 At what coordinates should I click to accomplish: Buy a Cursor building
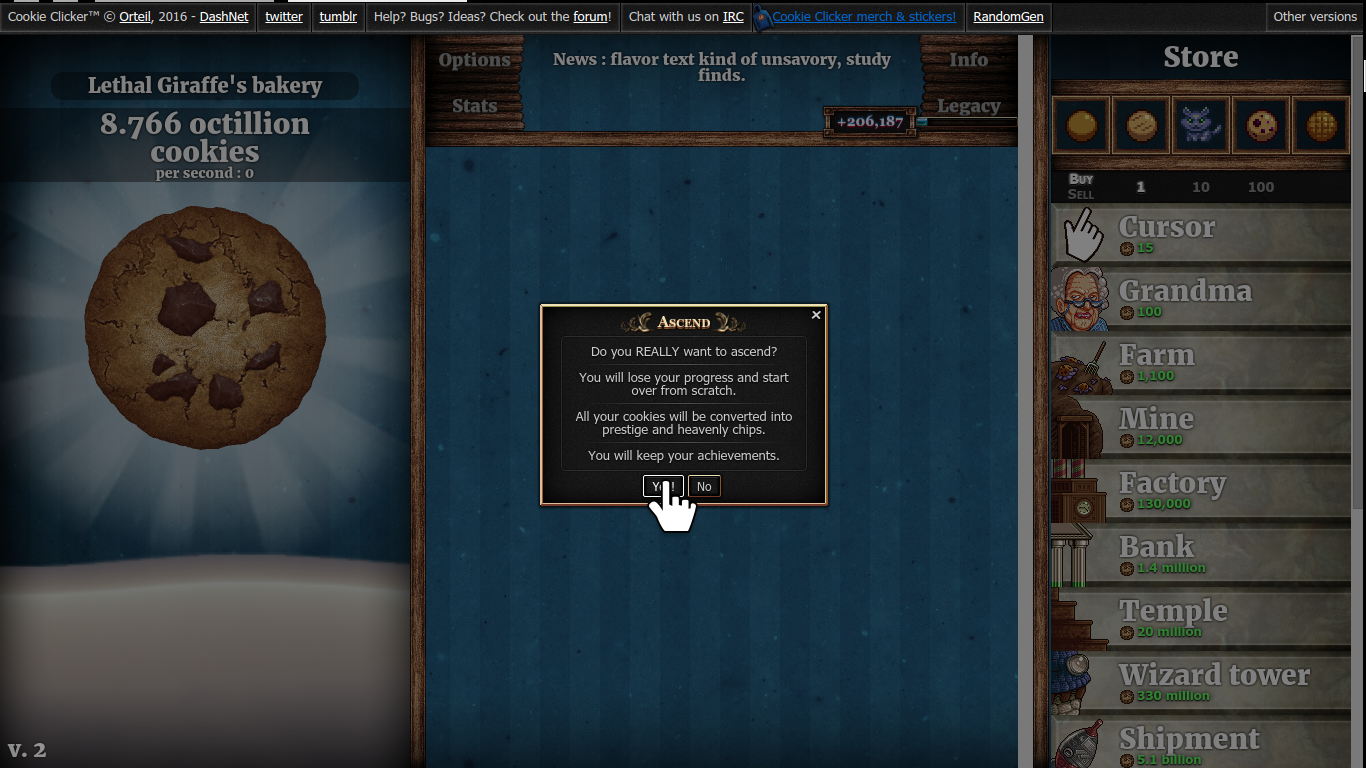(1200, 234)
